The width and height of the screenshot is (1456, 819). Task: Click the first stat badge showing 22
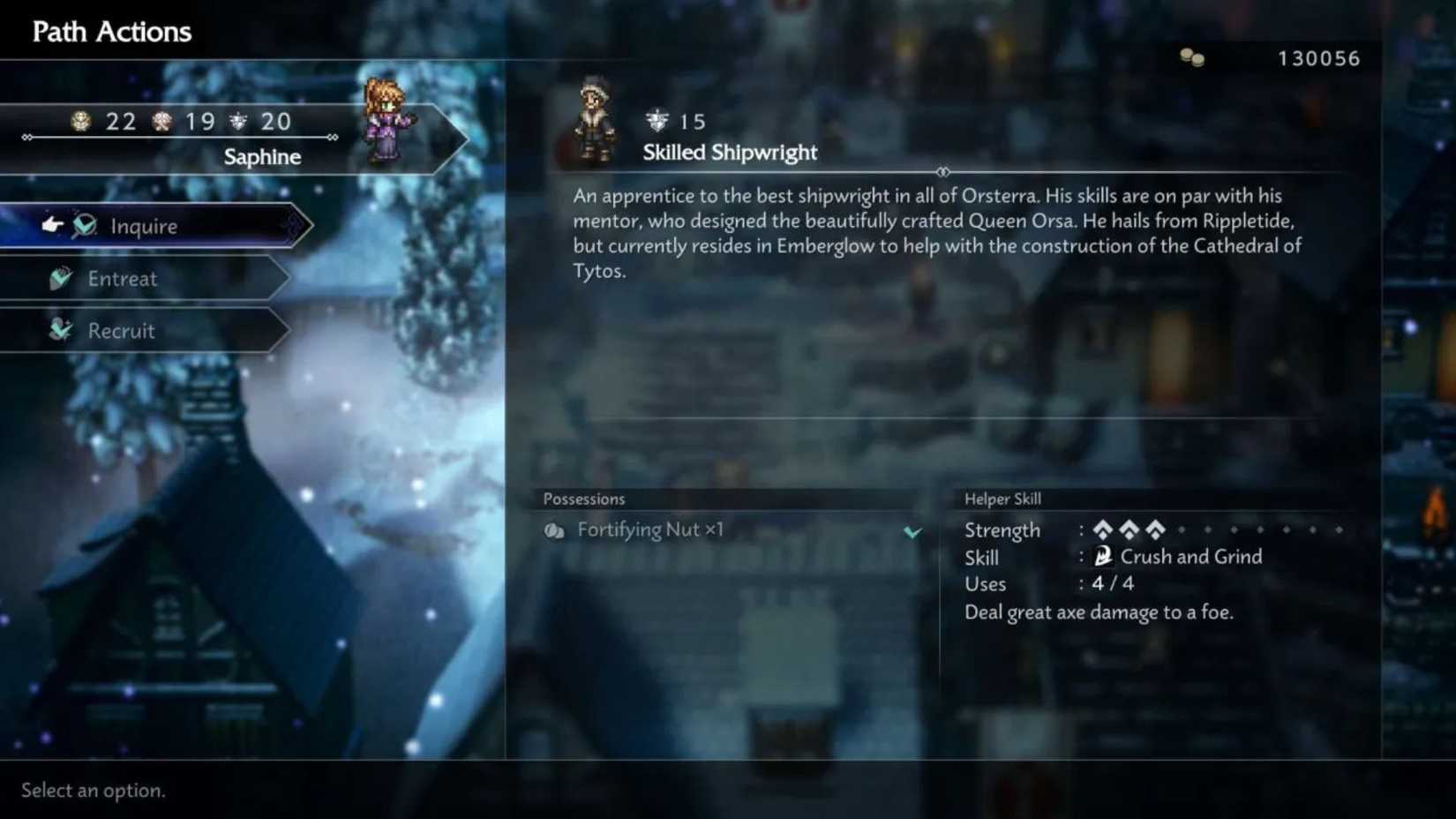(x=81, y=121)
